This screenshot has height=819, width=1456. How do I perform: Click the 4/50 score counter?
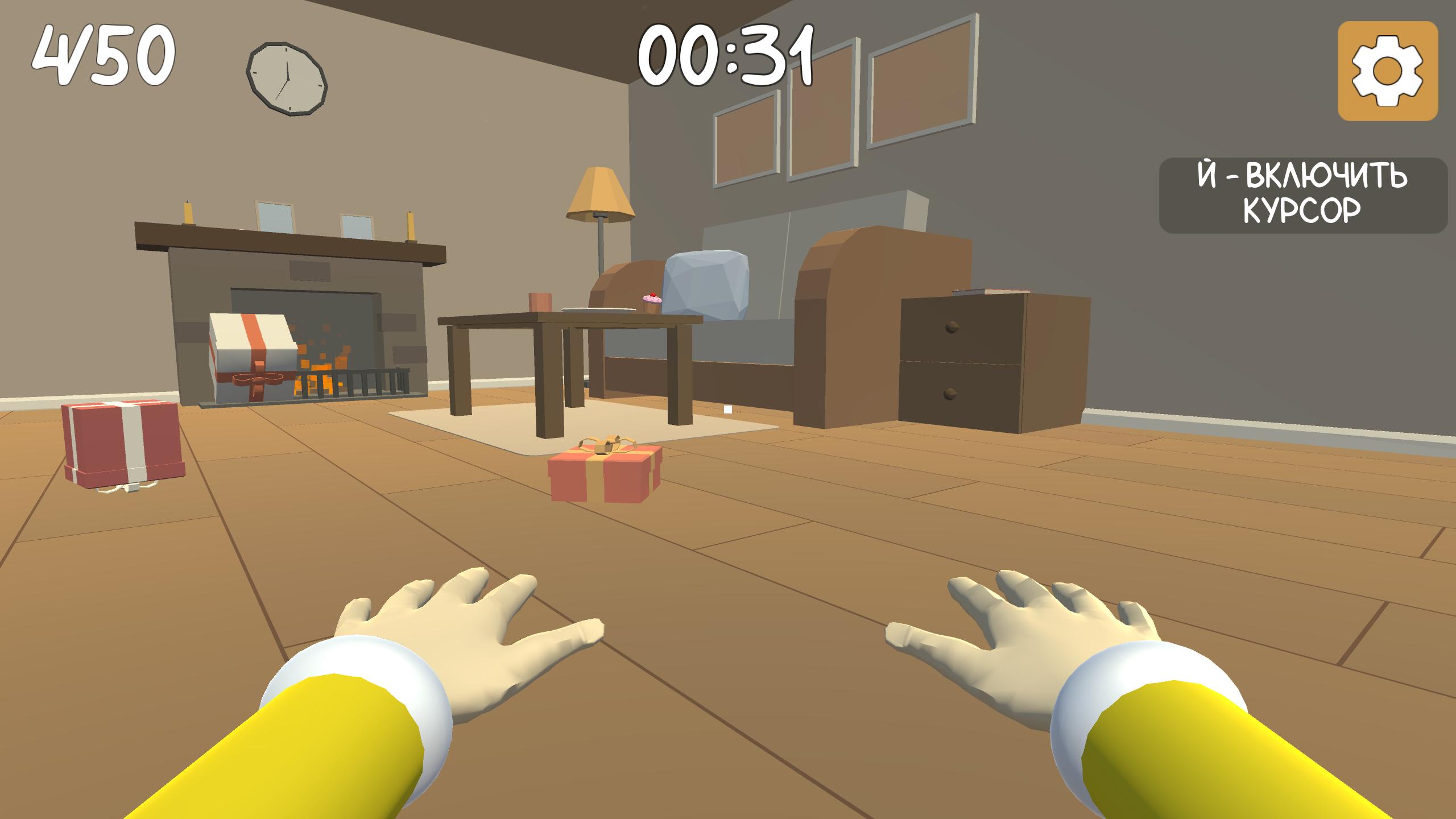coord(105,54)
